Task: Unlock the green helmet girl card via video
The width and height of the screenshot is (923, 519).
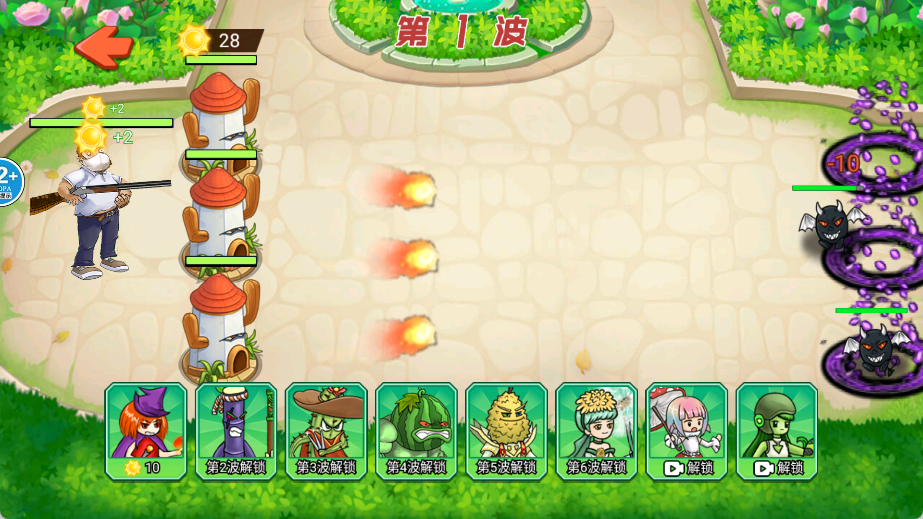Action: [776, 430]
